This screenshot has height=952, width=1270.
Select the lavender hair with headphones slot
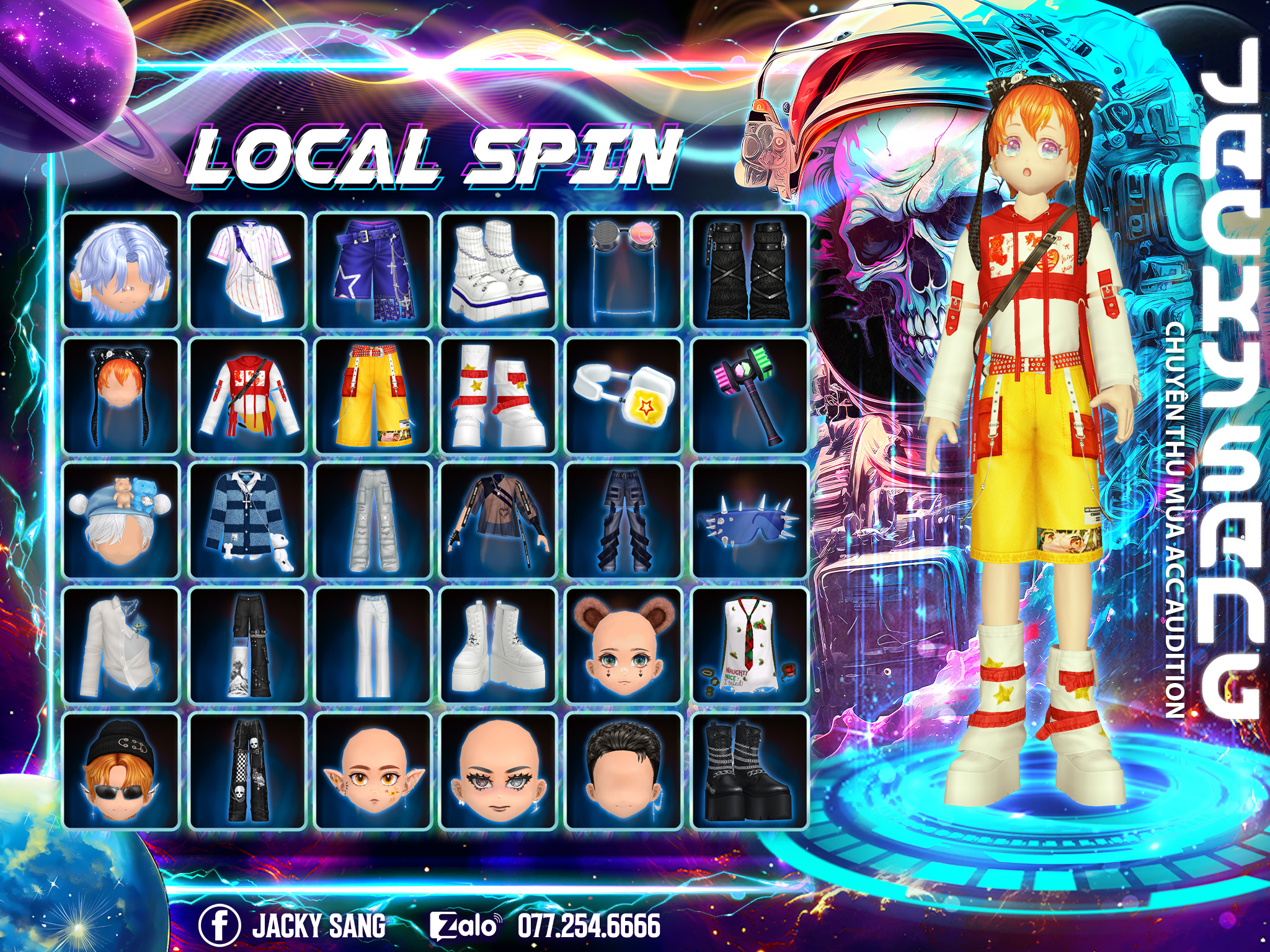click(121, 270)
